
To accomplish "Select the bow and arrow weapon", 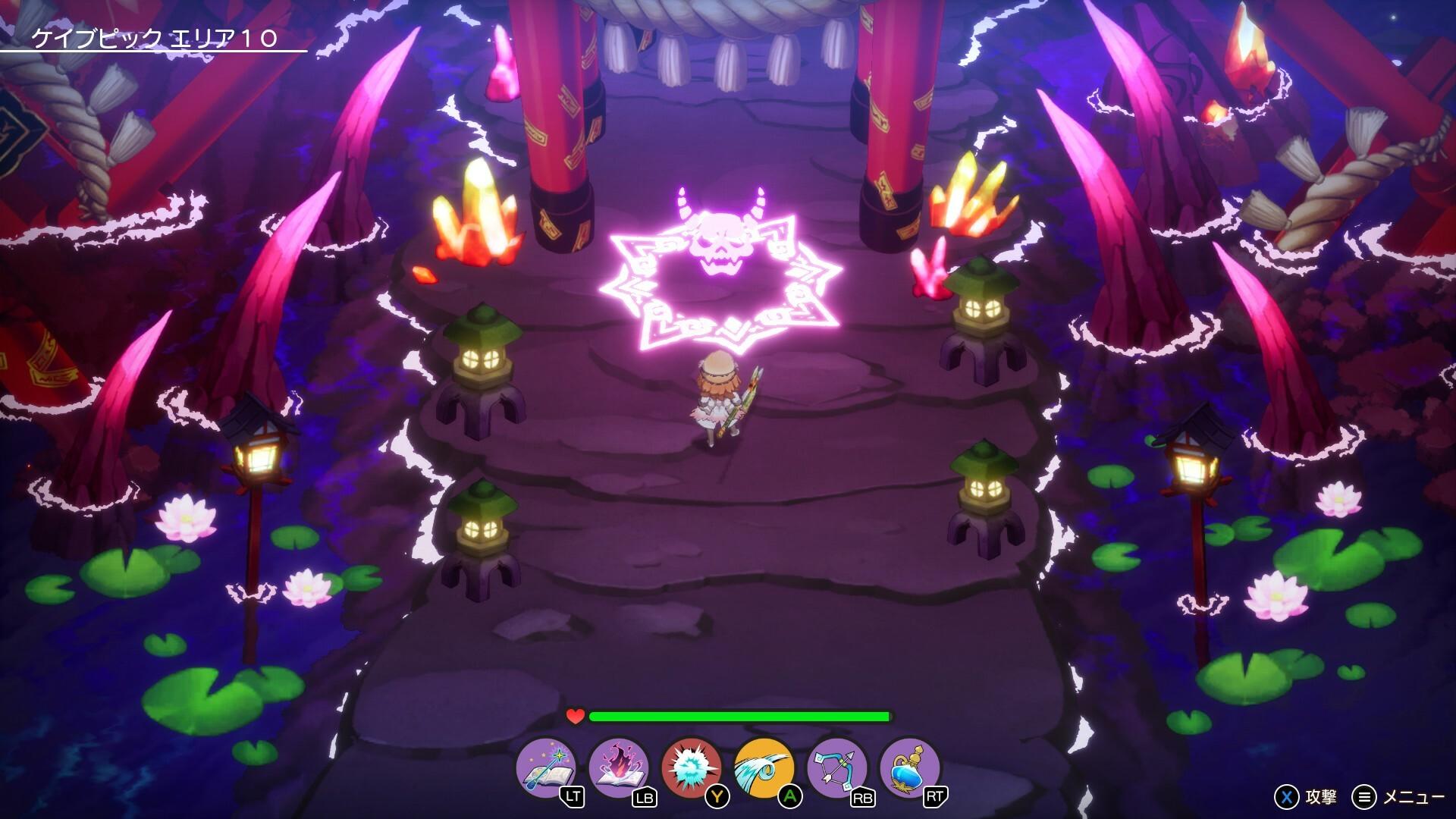I will pyautogui.click(x=836, y=767).
